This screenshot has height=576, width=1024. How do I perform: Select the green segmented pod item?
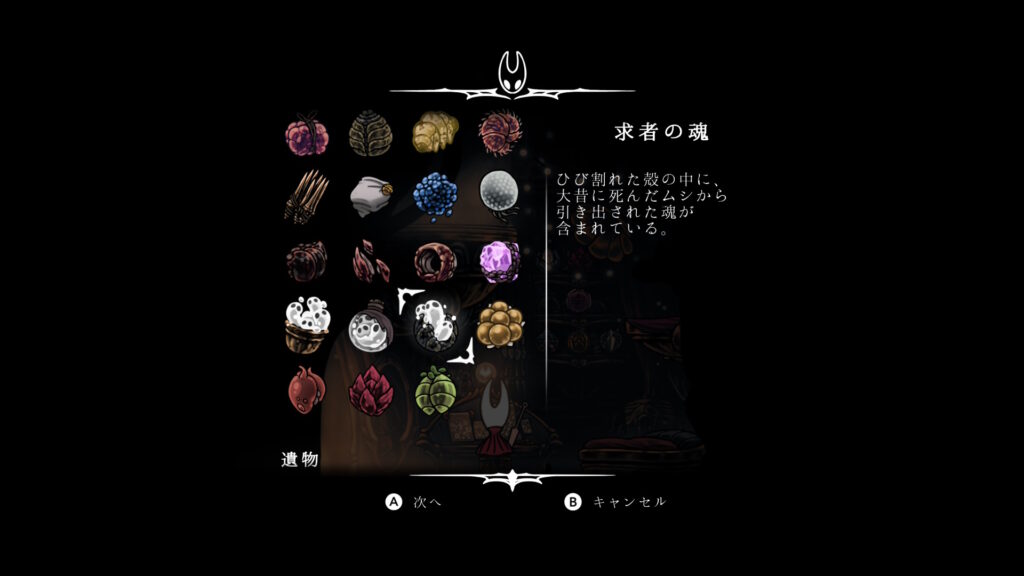435,389
